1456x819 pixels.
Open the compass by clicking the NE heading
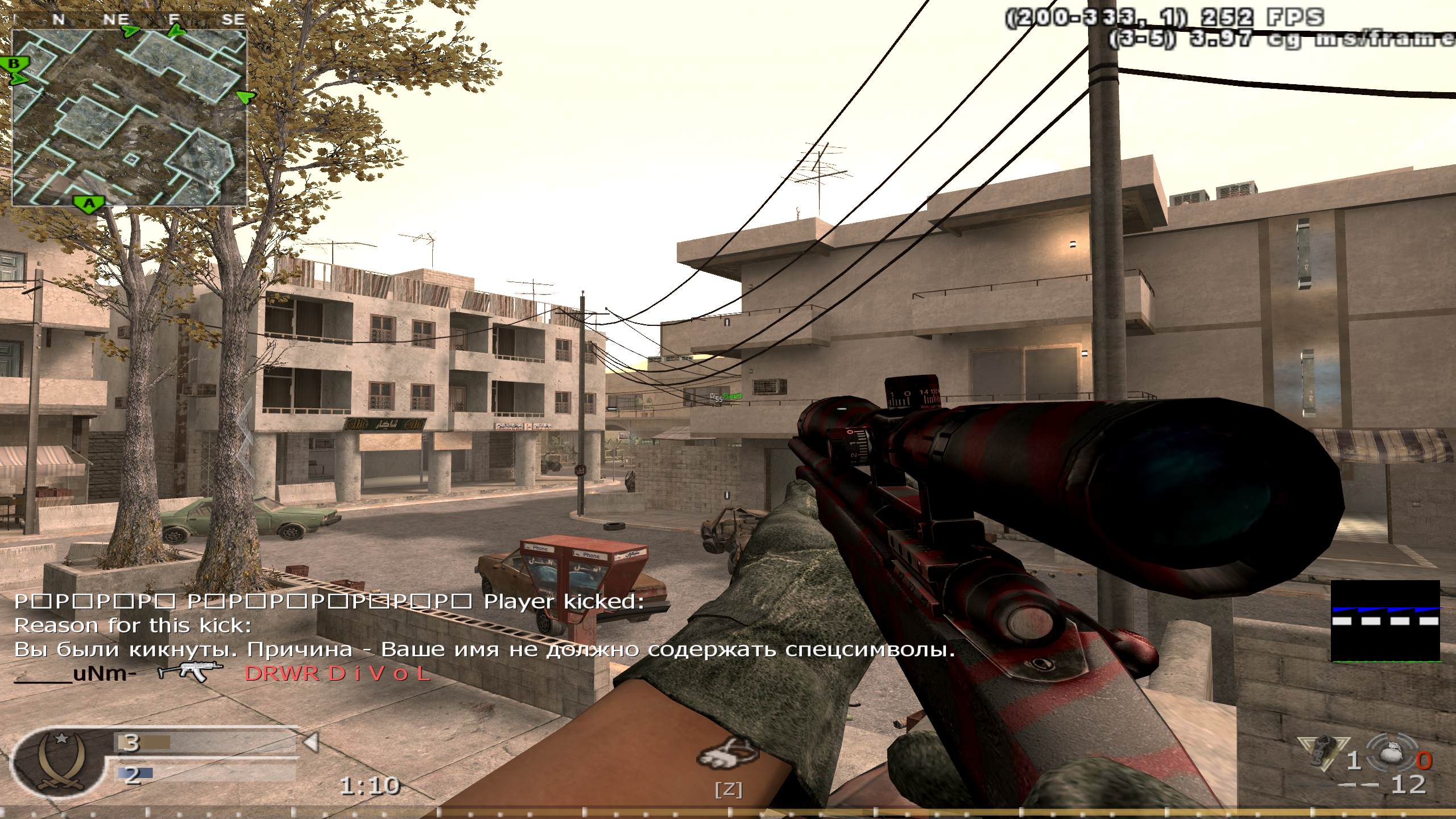(x=116, y=17)
